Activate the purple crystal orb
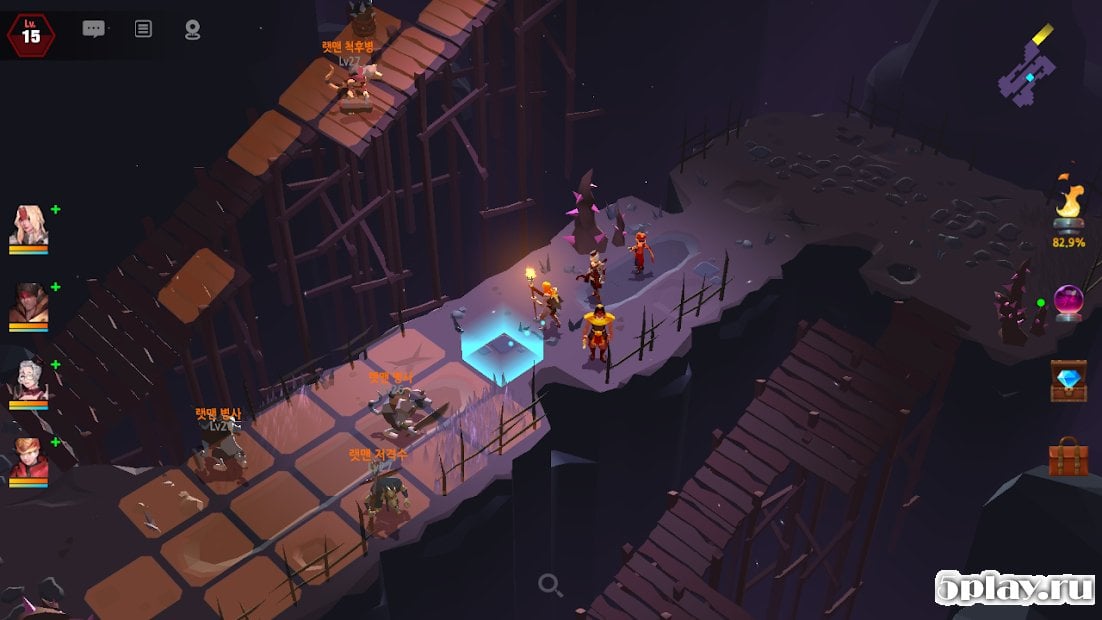This screenshot has width=1102, height=620. 1068,302
